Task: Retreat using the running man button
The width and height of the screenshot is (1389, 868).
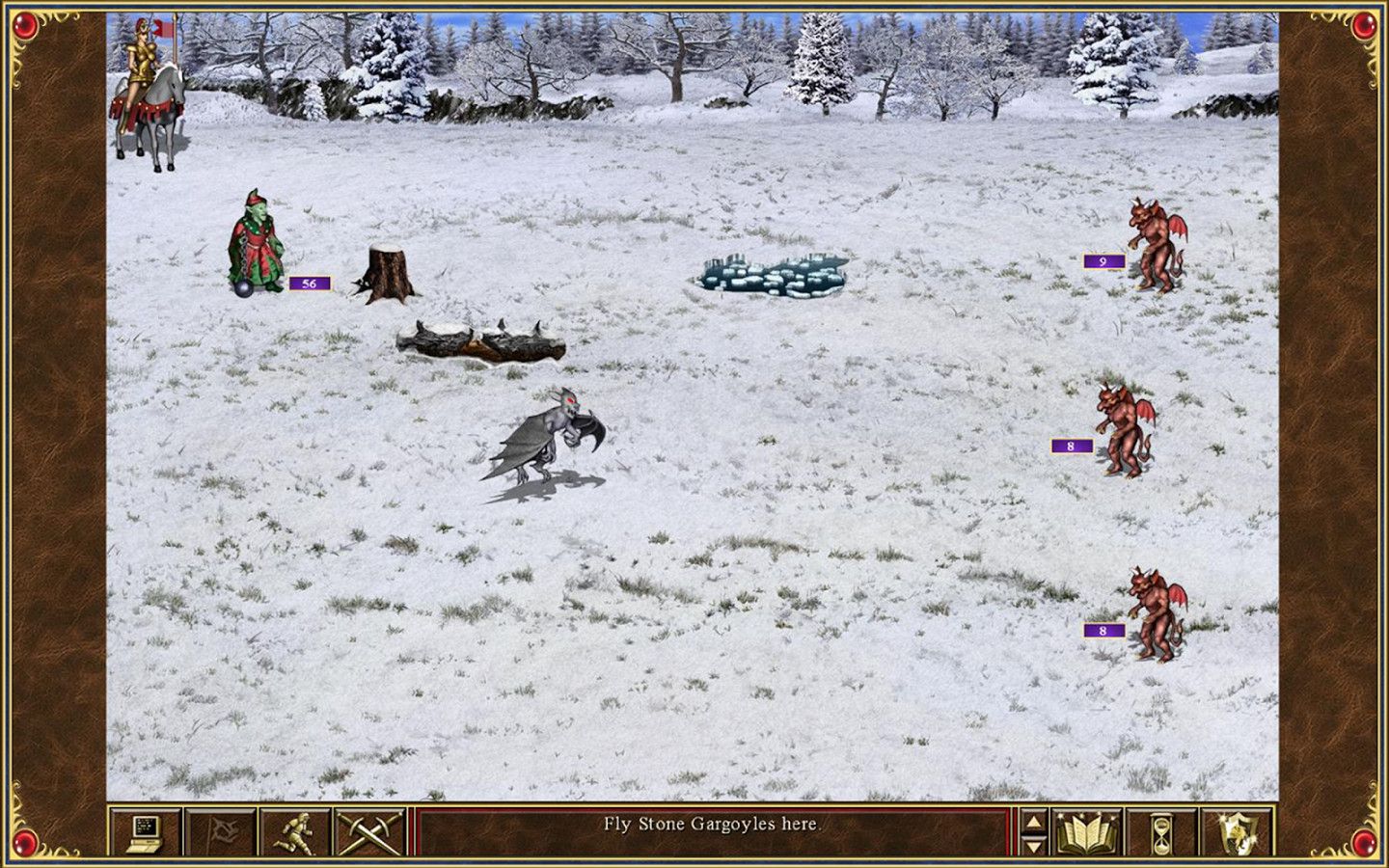Action: [x=296, y=832]
